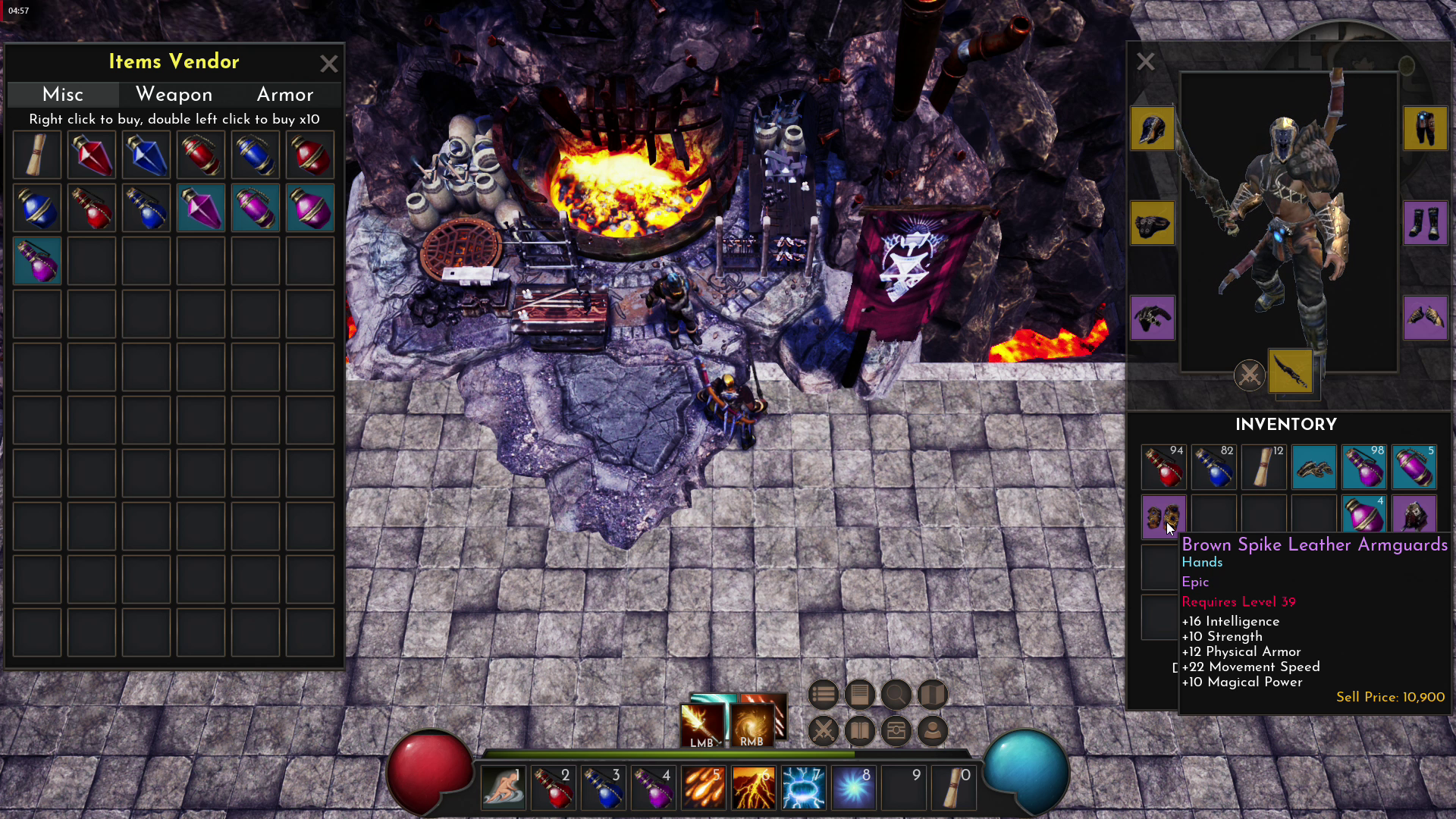This screenshot has height=819, width=1456.
Task: Use the lightning orb skill on hotbar
Action: click(853, 788)
